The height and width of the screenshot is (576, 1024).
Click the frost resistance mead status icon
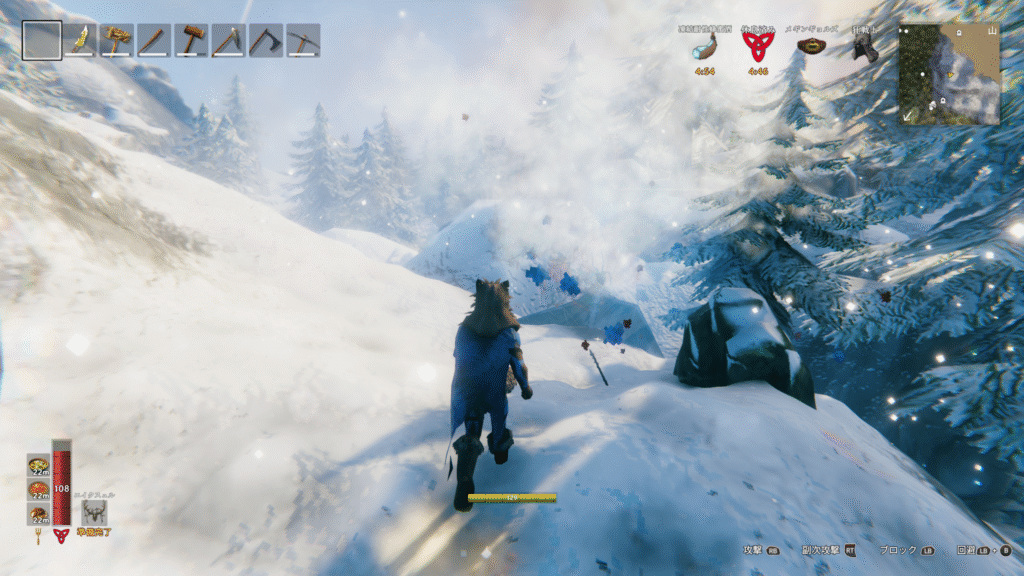pyautogui.click(x=704, y=49)
